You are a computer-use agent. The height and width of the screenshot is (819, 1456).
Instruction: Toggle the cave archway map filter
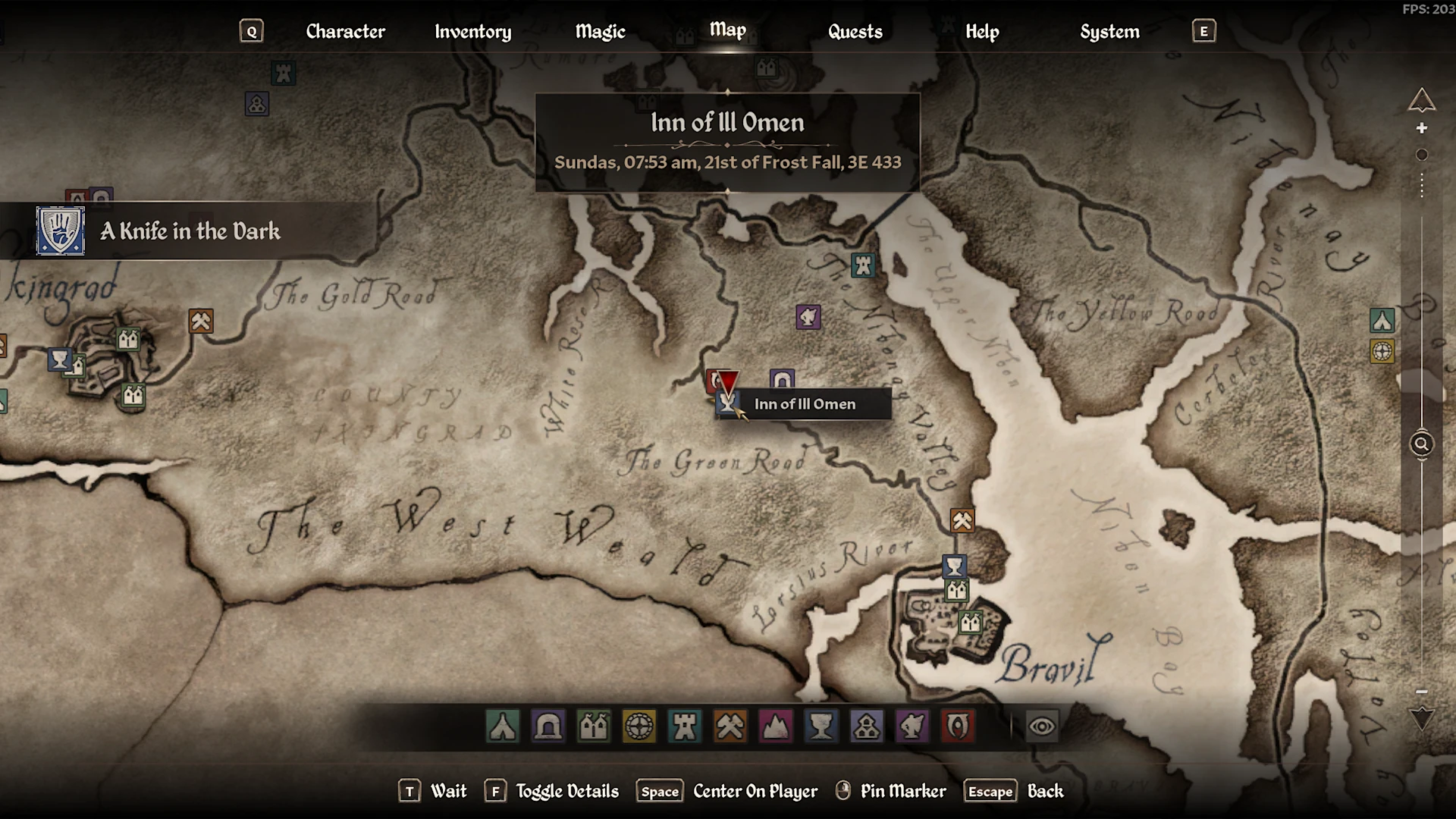548,726
